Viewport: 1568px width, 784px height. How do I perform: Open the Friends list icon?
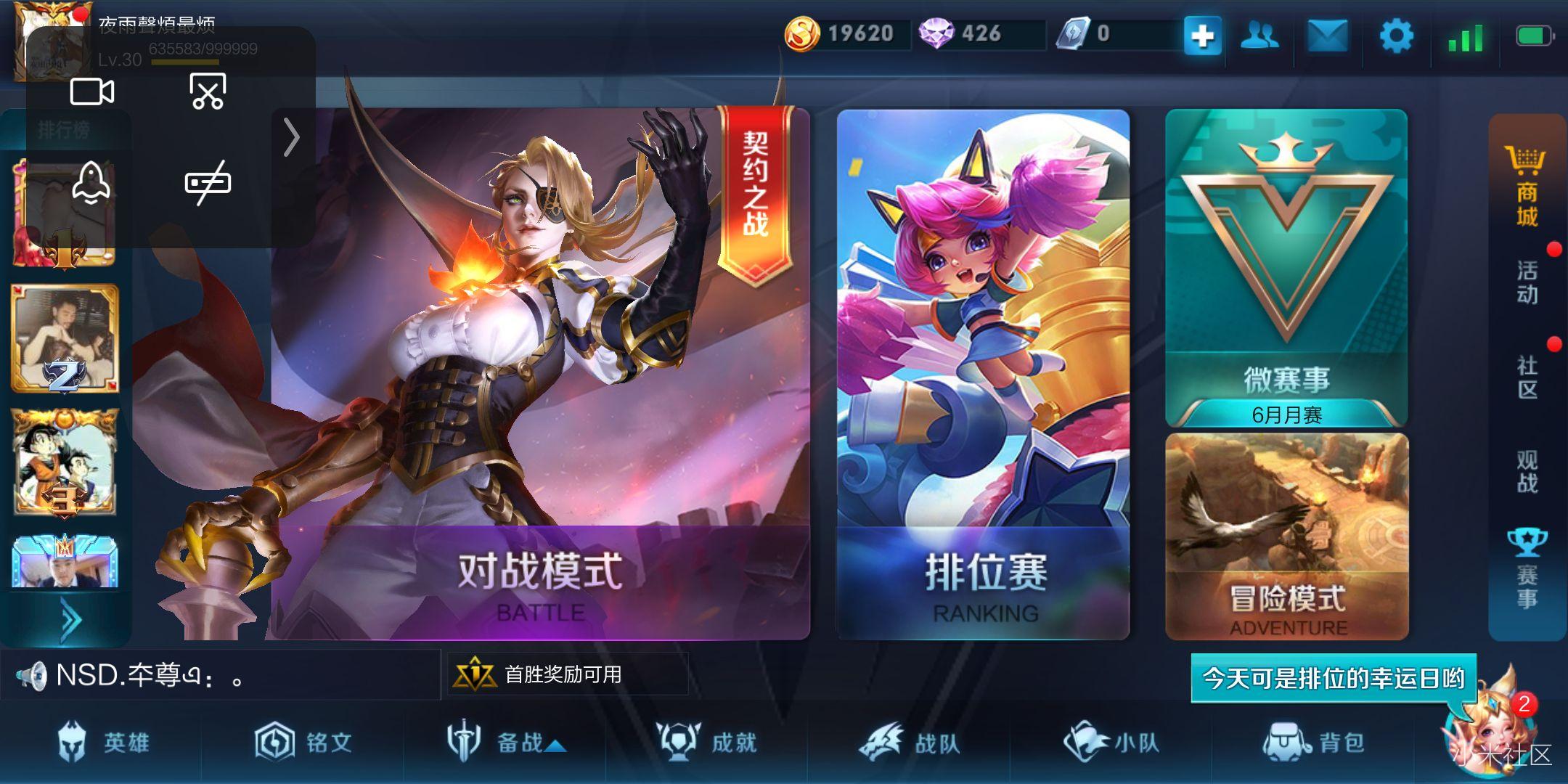click(x=1260, y=33)
